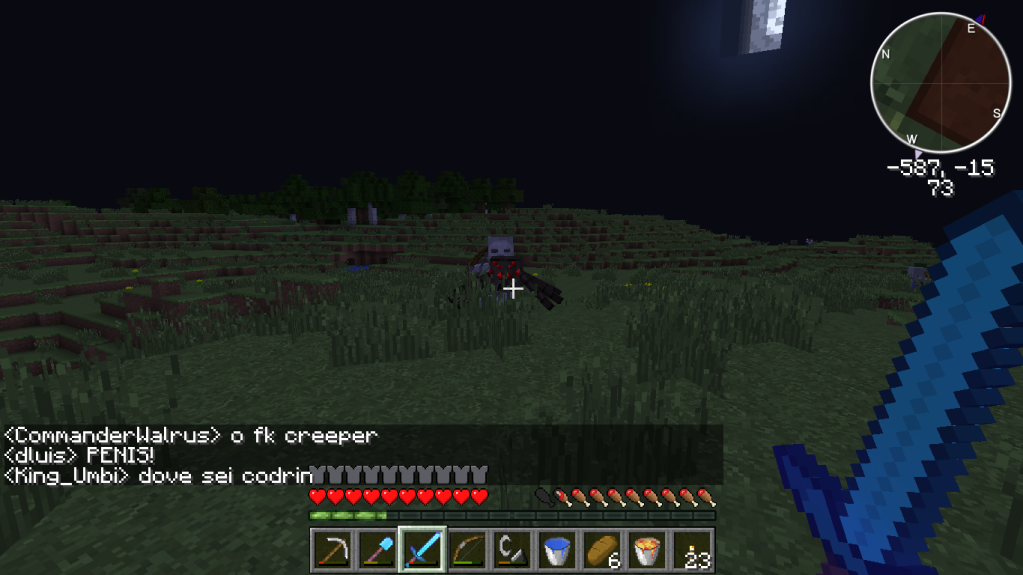Switch to the bow hotbar slot
The height and width of the screenshot is (575, 1023).
click(x=467, y=550)
